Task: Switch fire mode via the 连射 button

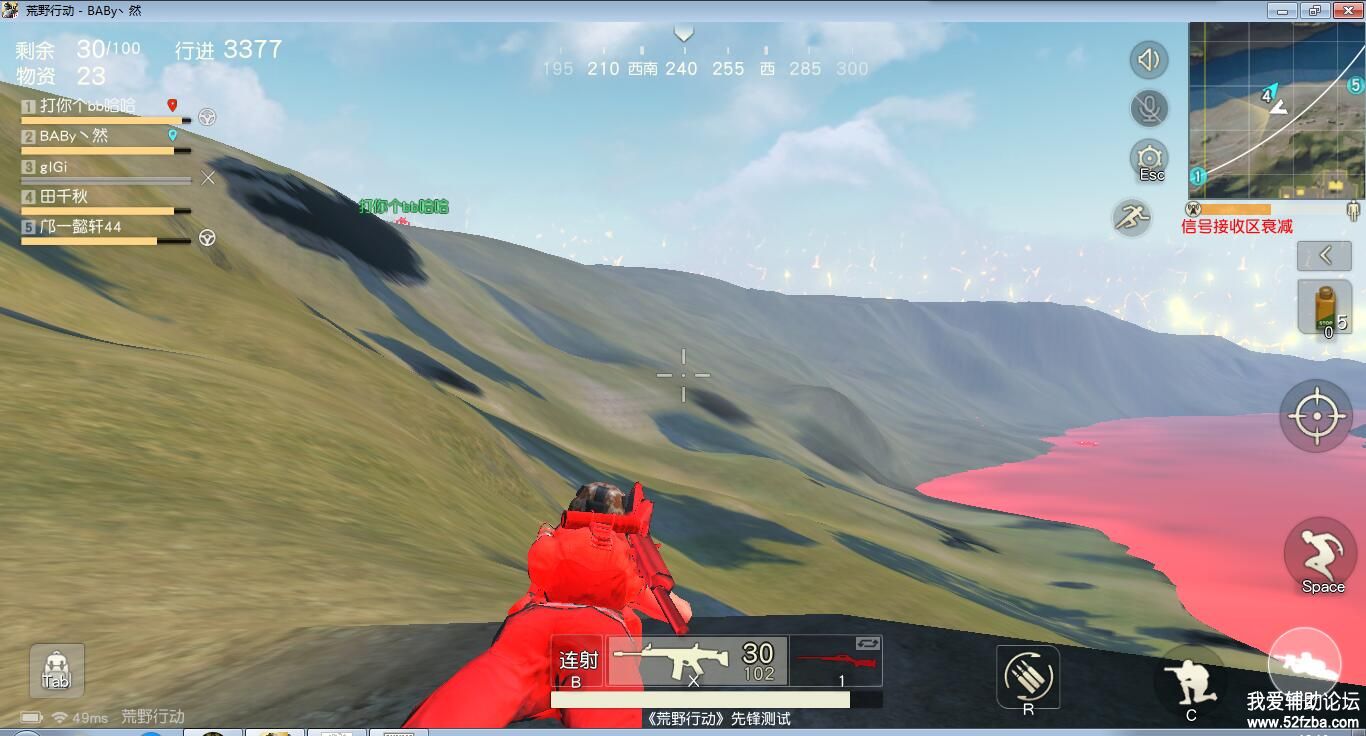Action: coord(578,662)
